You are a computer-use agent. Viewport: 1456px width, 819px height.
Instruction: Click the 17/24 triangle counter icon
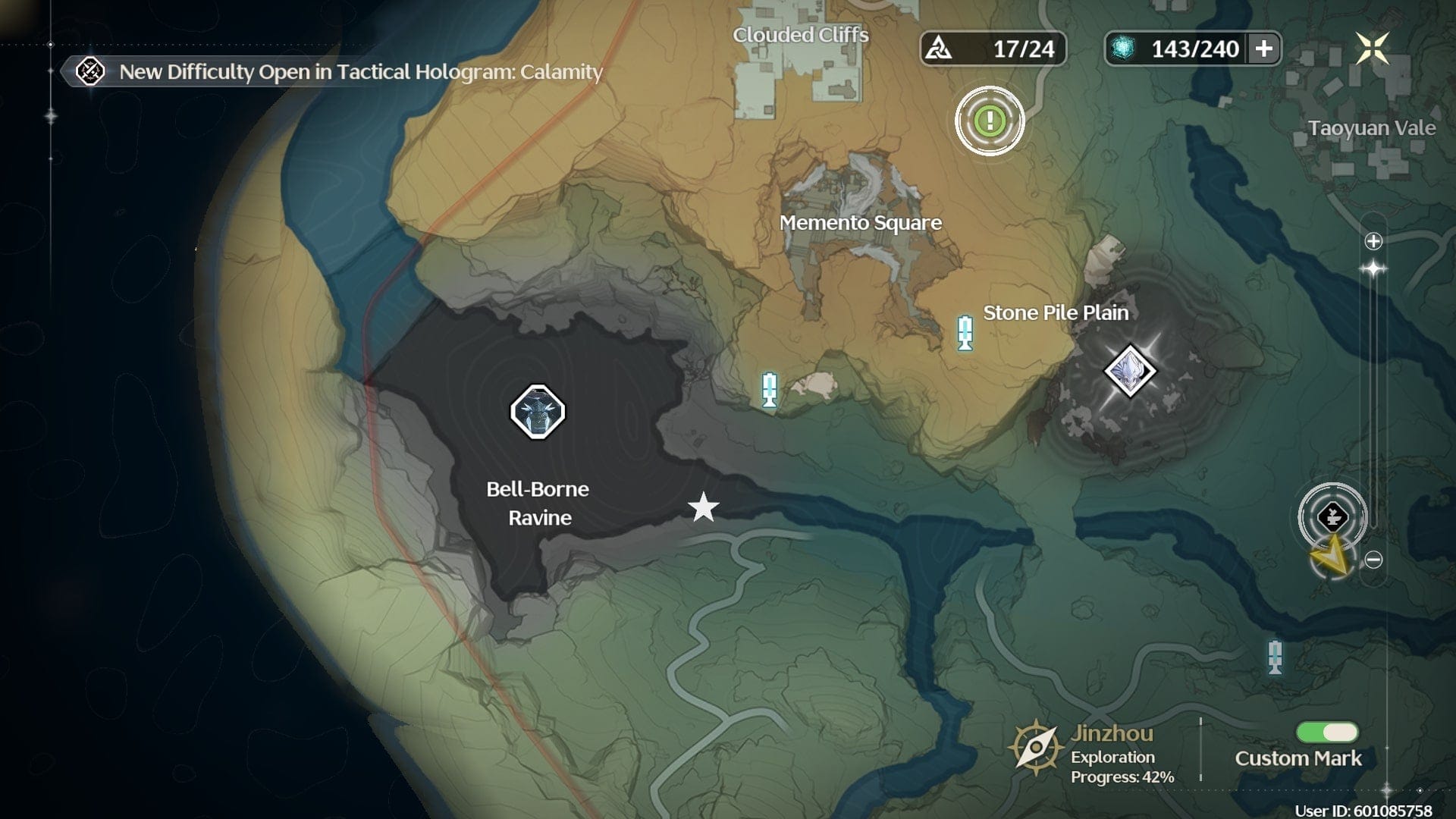[x=940, y=49]
